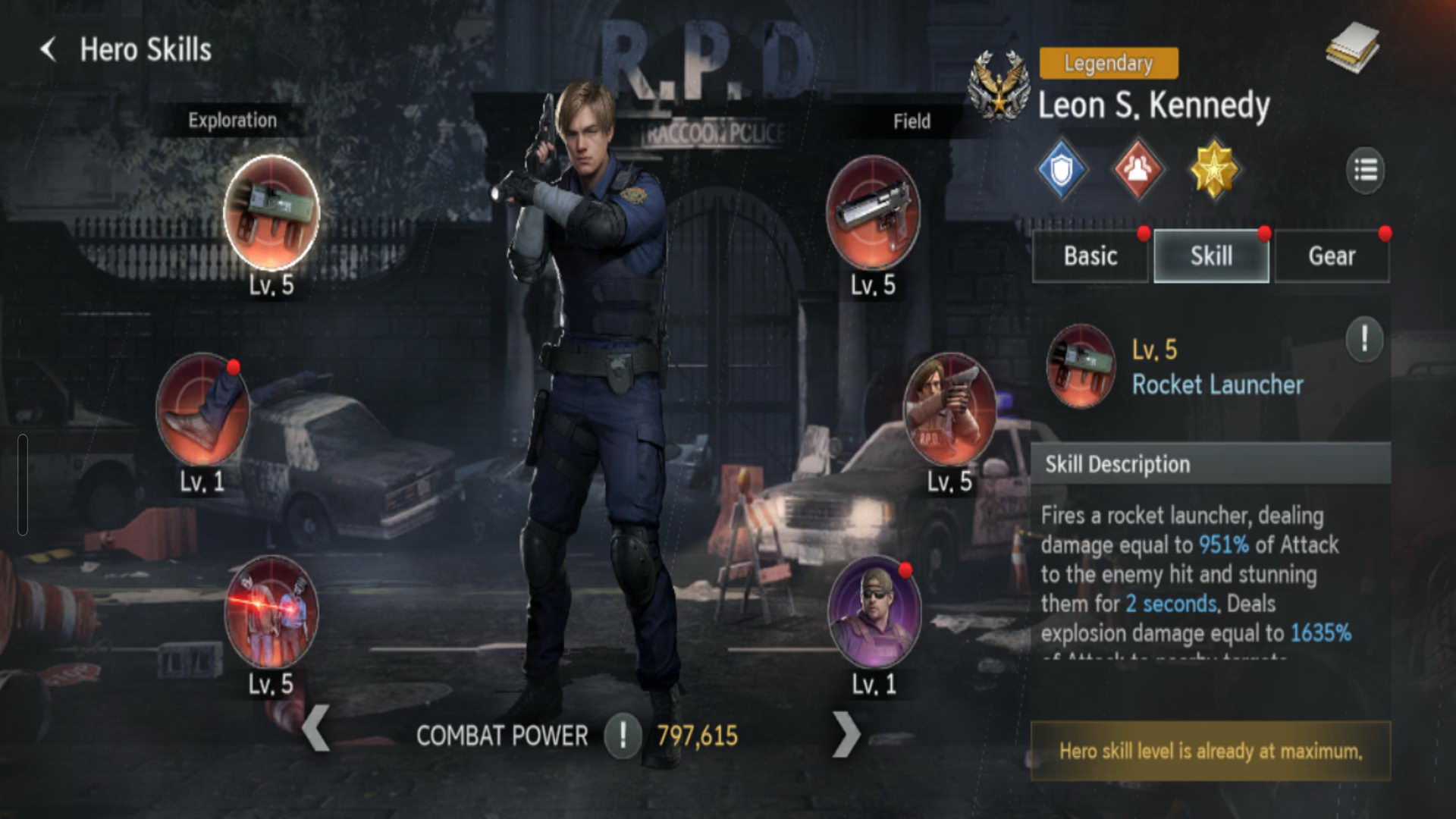Viewport: 1456px width, 819px height.
Task: Open Rocket Launcher skill info exclamation icon
Action: (1364, 338)
